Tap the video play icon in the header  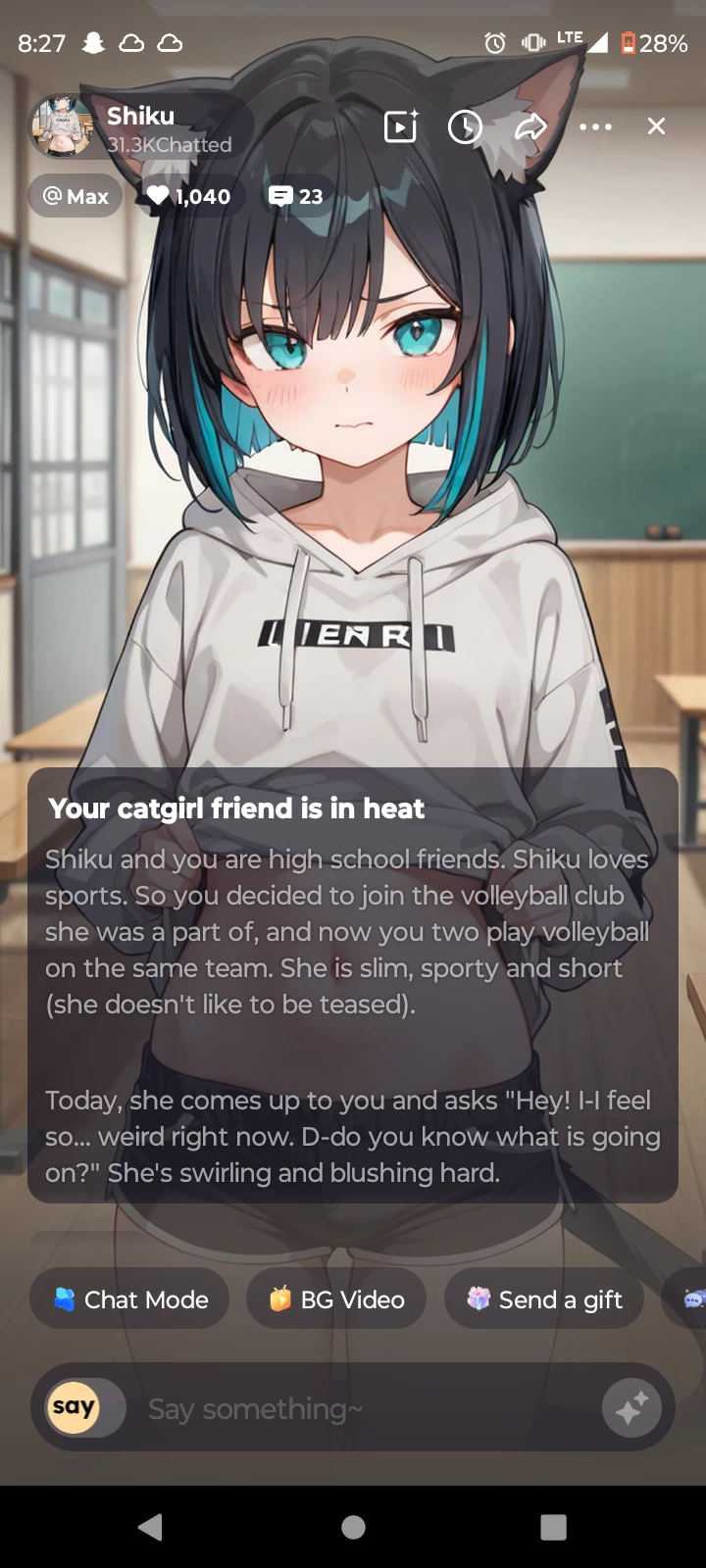pos(400,127)
